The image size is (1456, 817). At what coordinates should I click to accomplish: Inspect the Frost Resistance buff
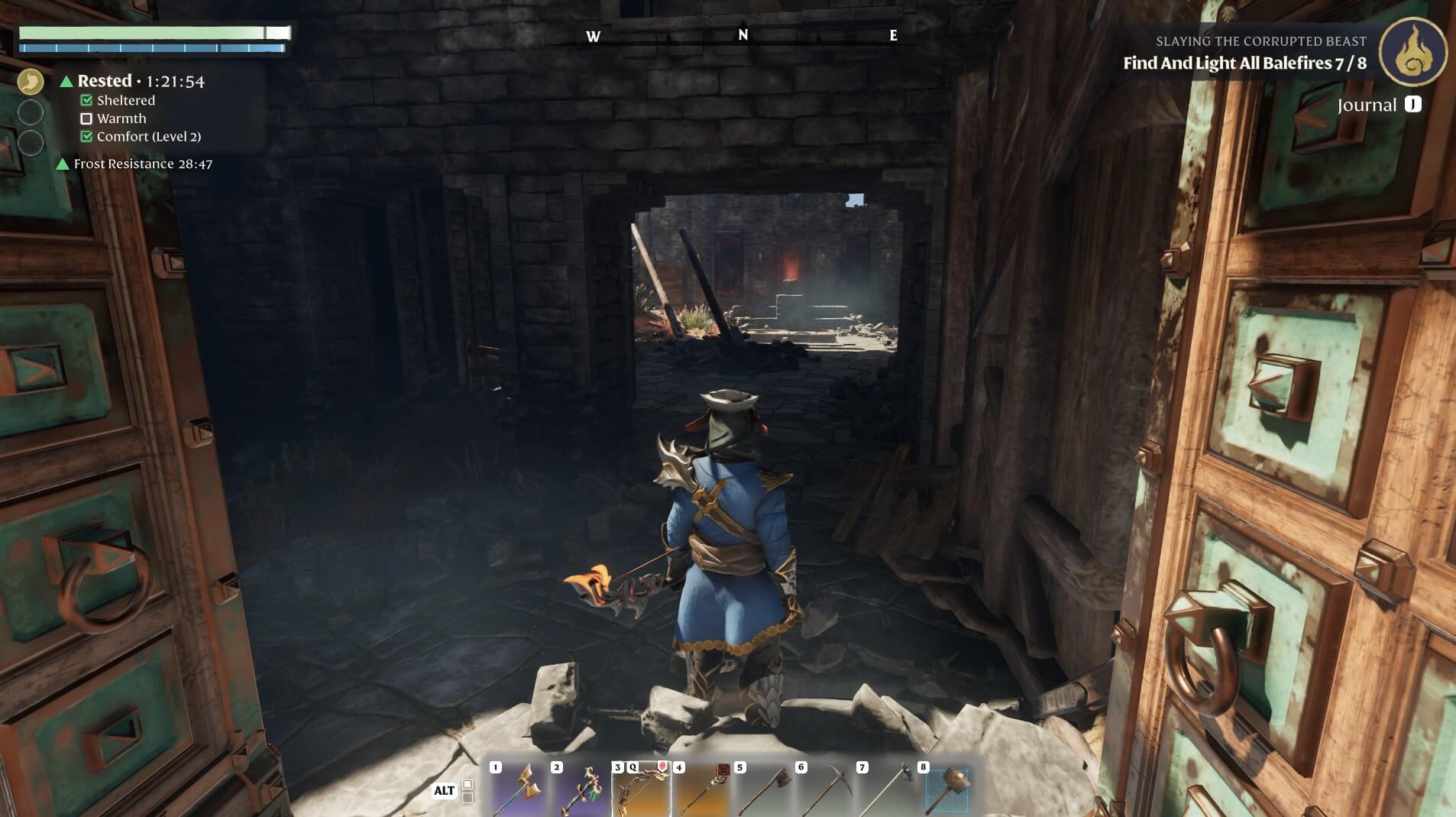tap(142, 164)
